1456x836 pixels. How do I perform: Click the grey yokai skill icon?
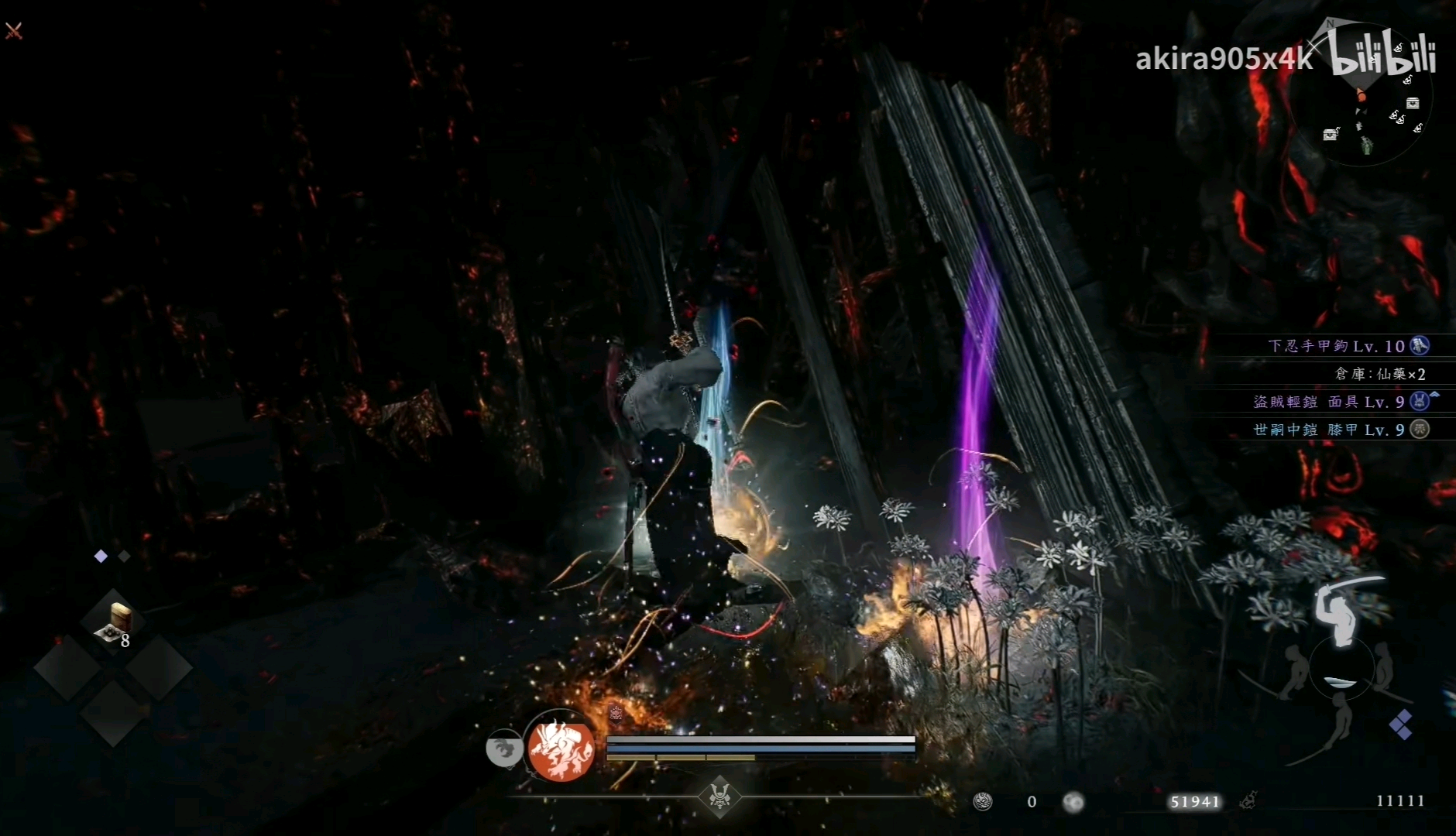pos(504,749)
